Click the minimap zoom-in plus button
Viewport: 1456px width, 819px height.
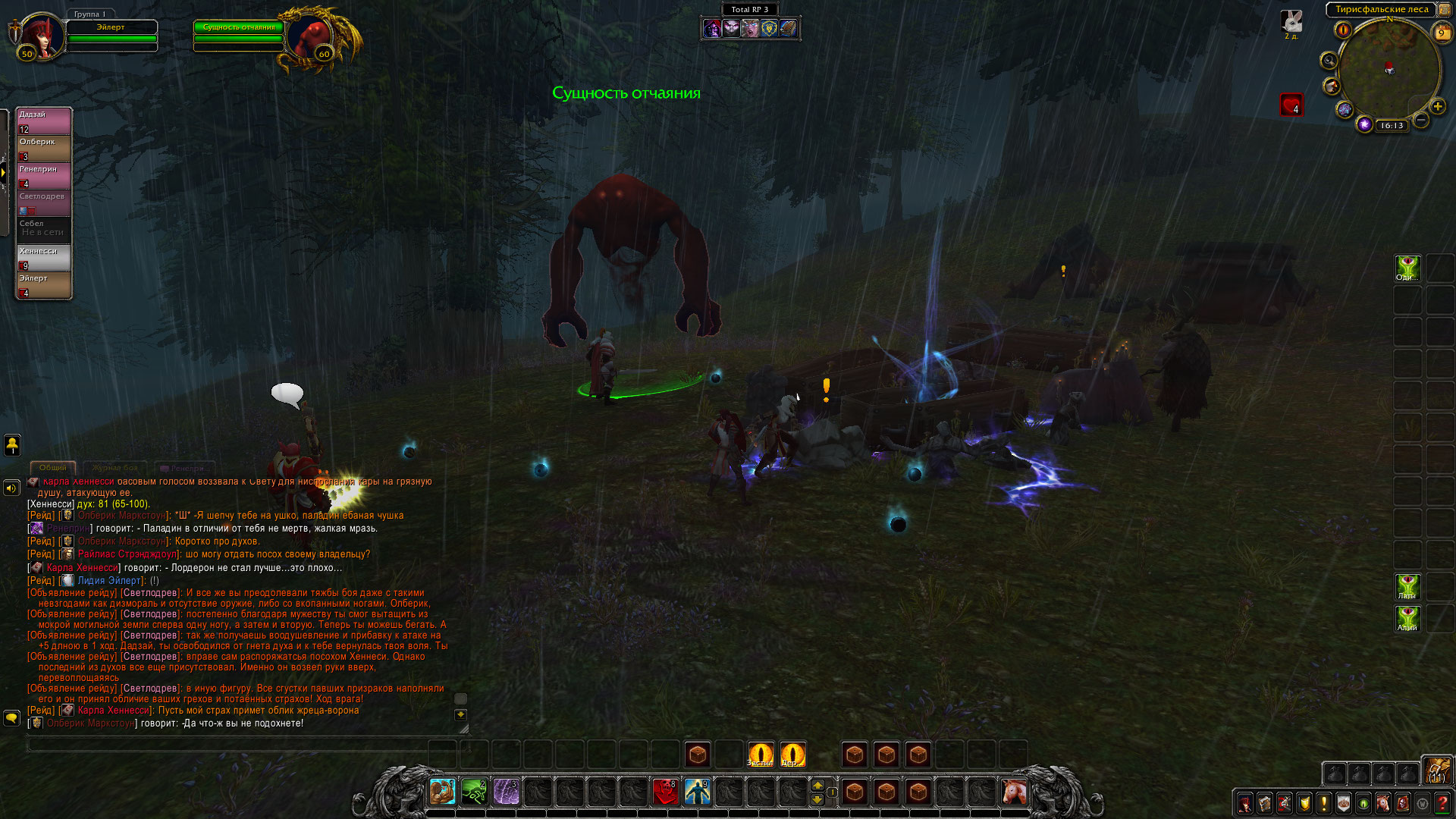(x=1438, y=106)
